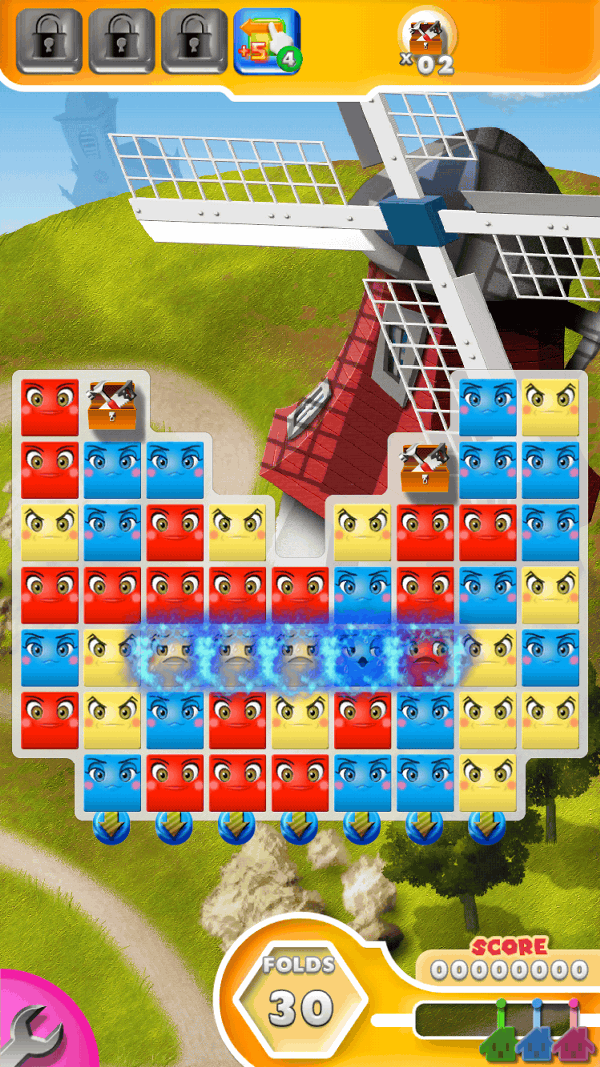Select the glowing blue block in highlighted row
600x1067 pixels.
pos(363,657)
